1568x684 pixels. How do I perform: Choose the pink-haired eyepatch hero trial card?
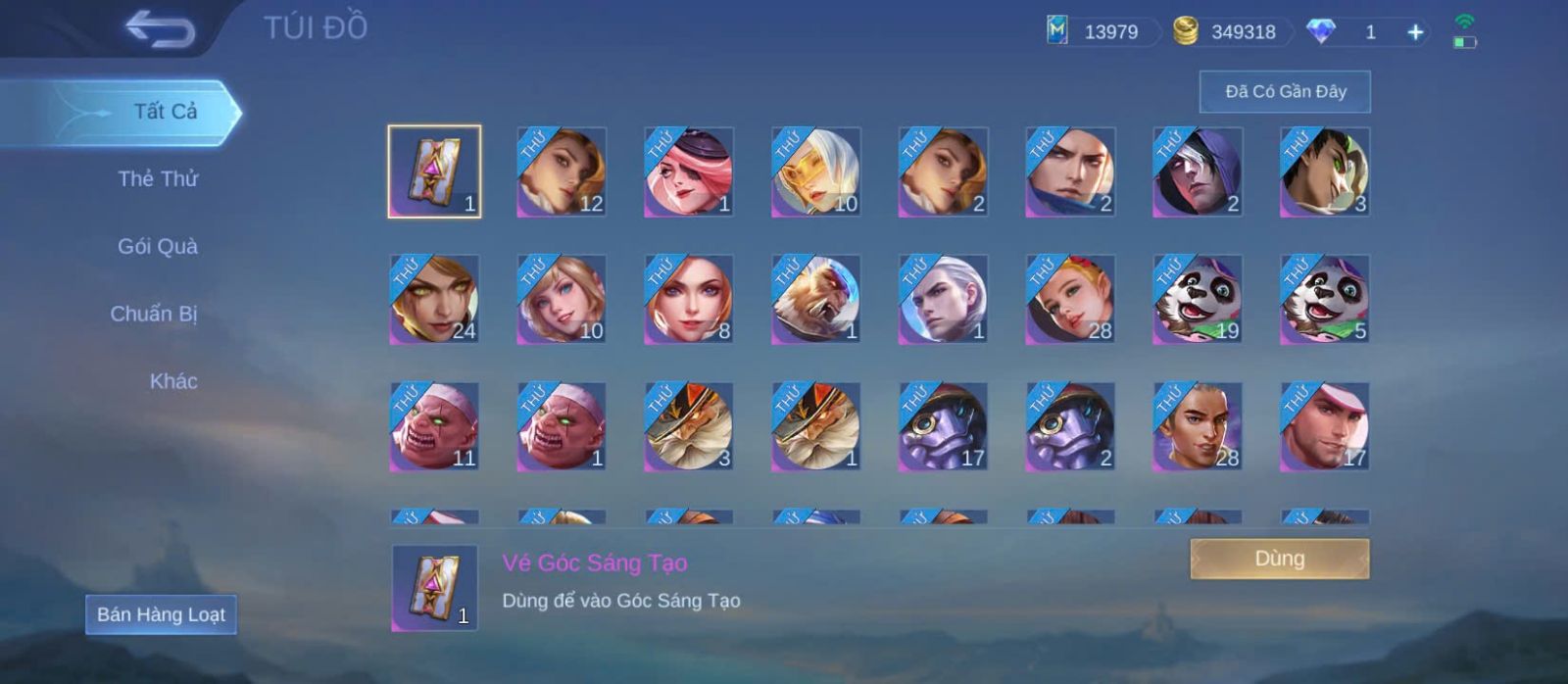(688, 171)
